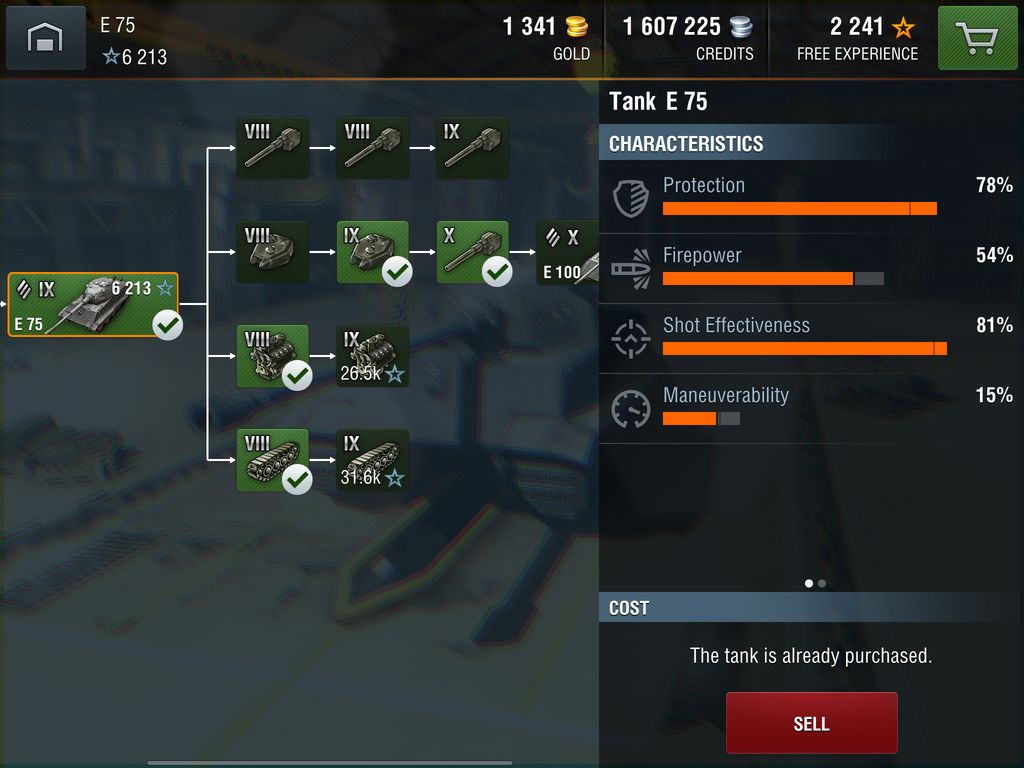Open the free experience balance

pyautogui.click(x=857, y=38)
